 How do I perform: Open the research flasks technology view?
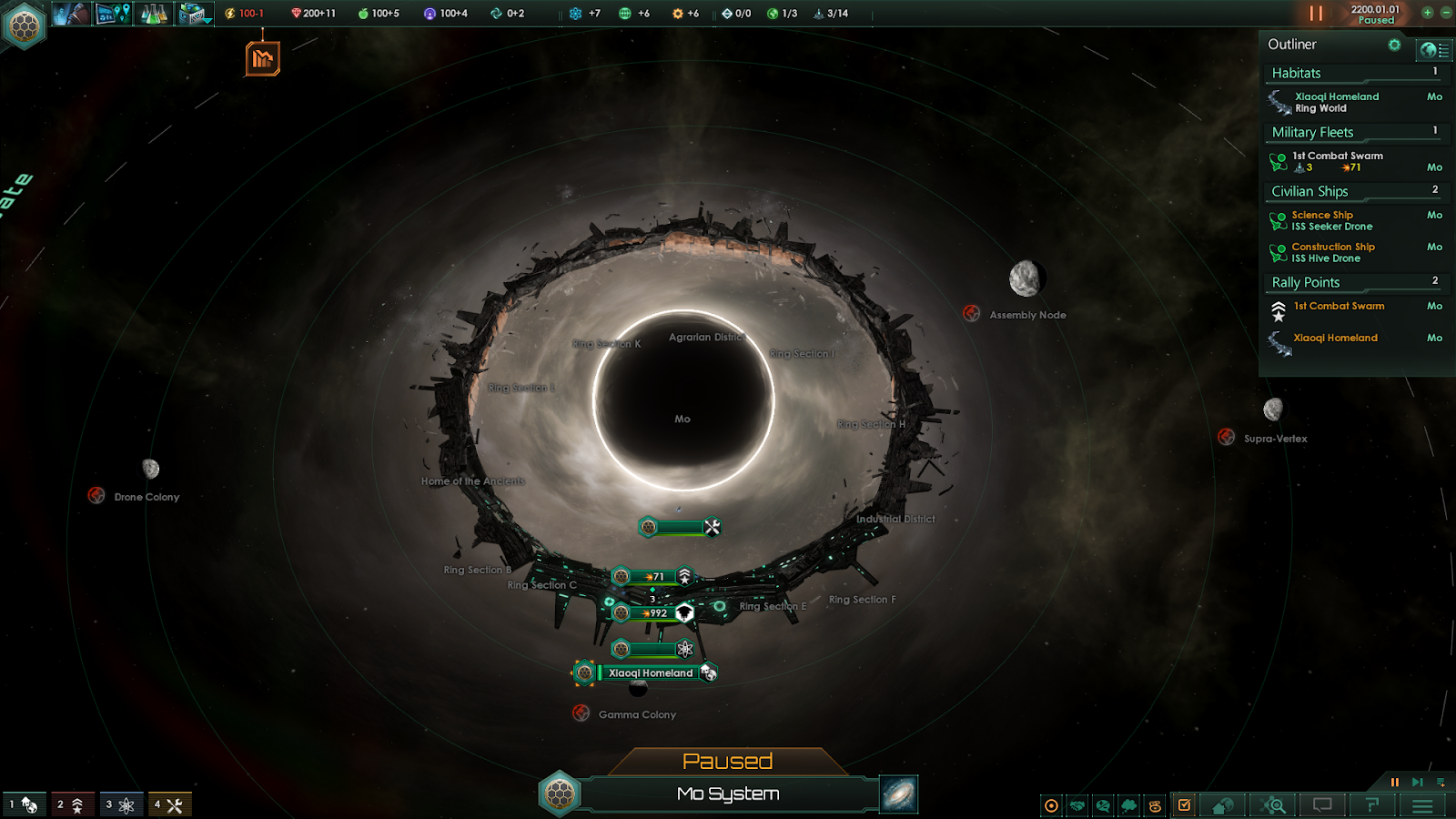pos(154,14)
